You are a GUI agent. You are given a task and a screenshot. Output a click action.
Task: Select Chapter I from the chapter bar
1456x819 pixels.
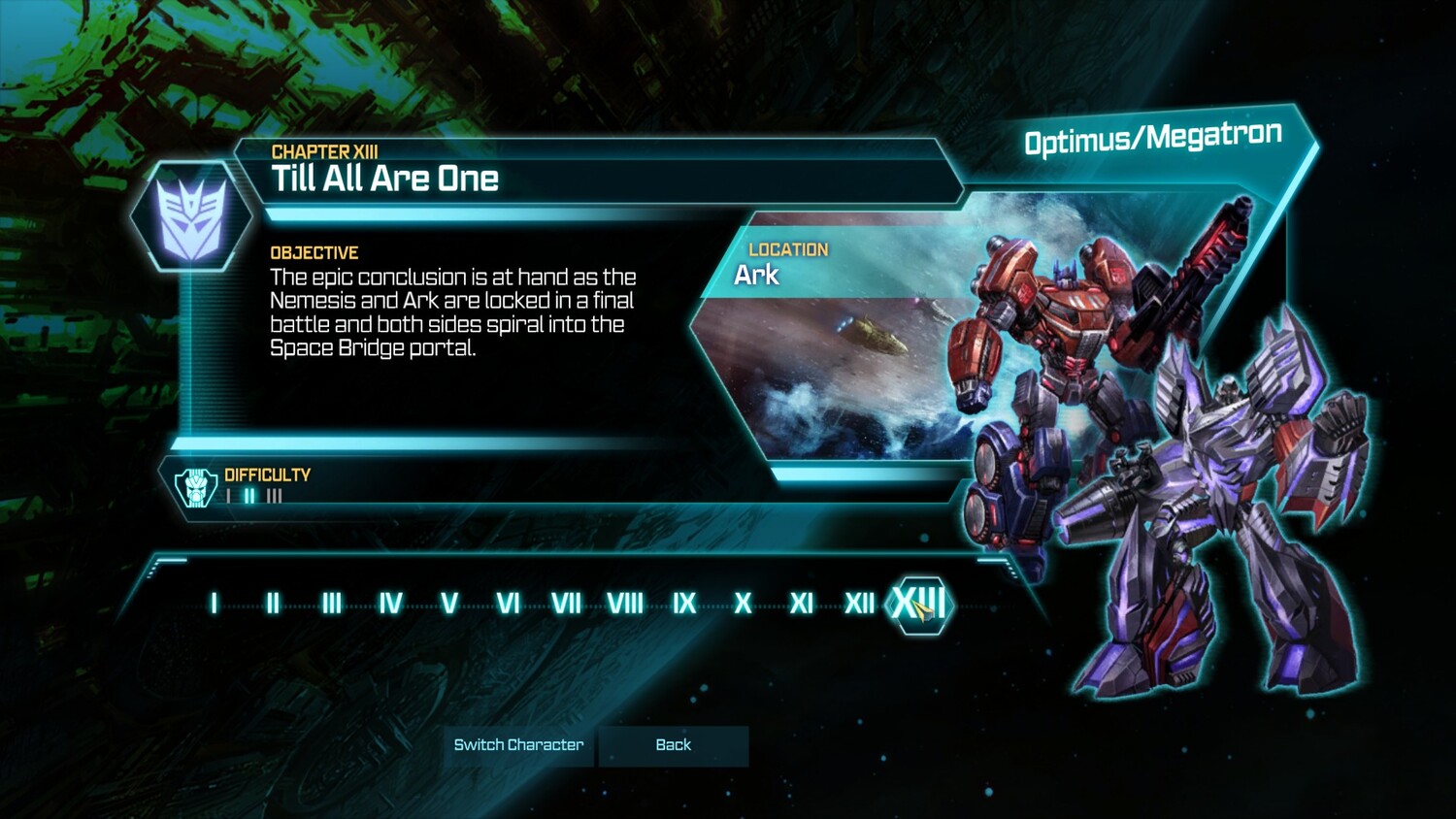click(213, 603)
